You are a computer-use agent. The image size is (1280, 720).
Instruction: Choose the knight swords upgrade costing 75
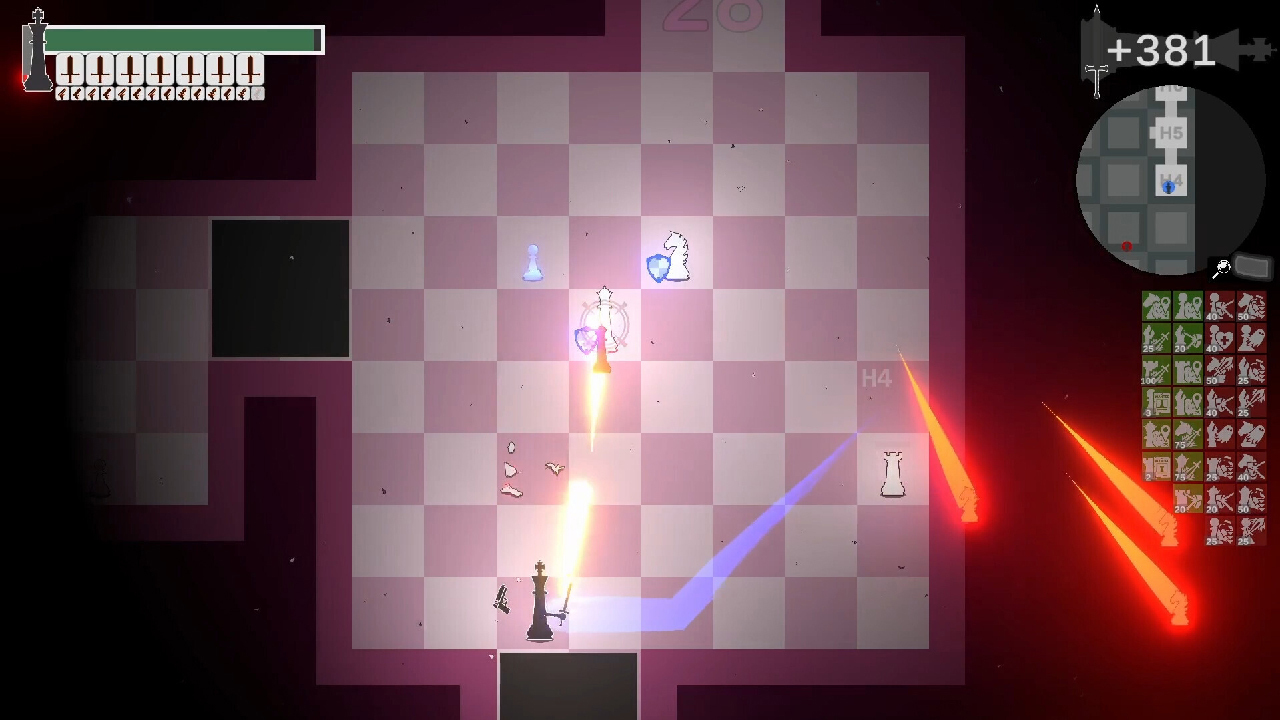point(1187,434)
